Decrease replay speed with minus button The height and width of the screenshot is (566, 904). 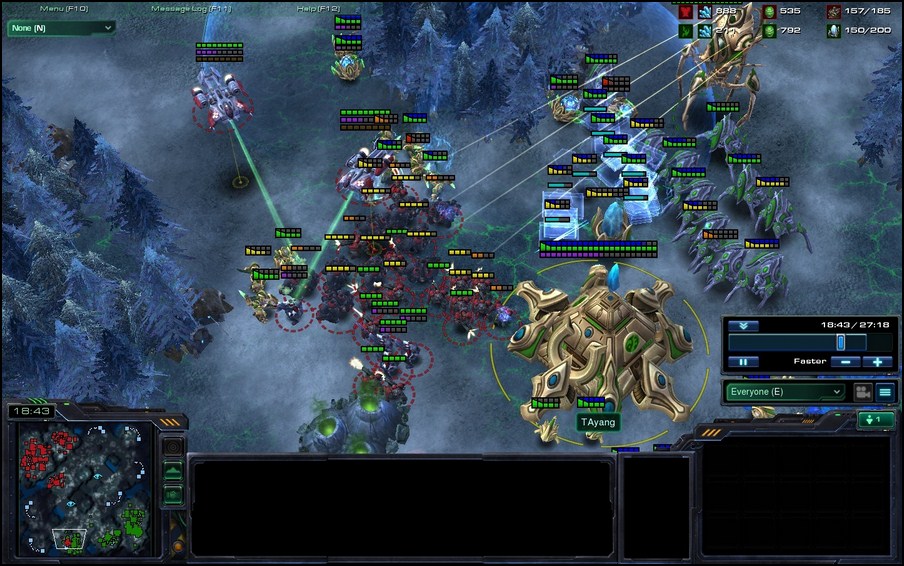tap(845, 361)
